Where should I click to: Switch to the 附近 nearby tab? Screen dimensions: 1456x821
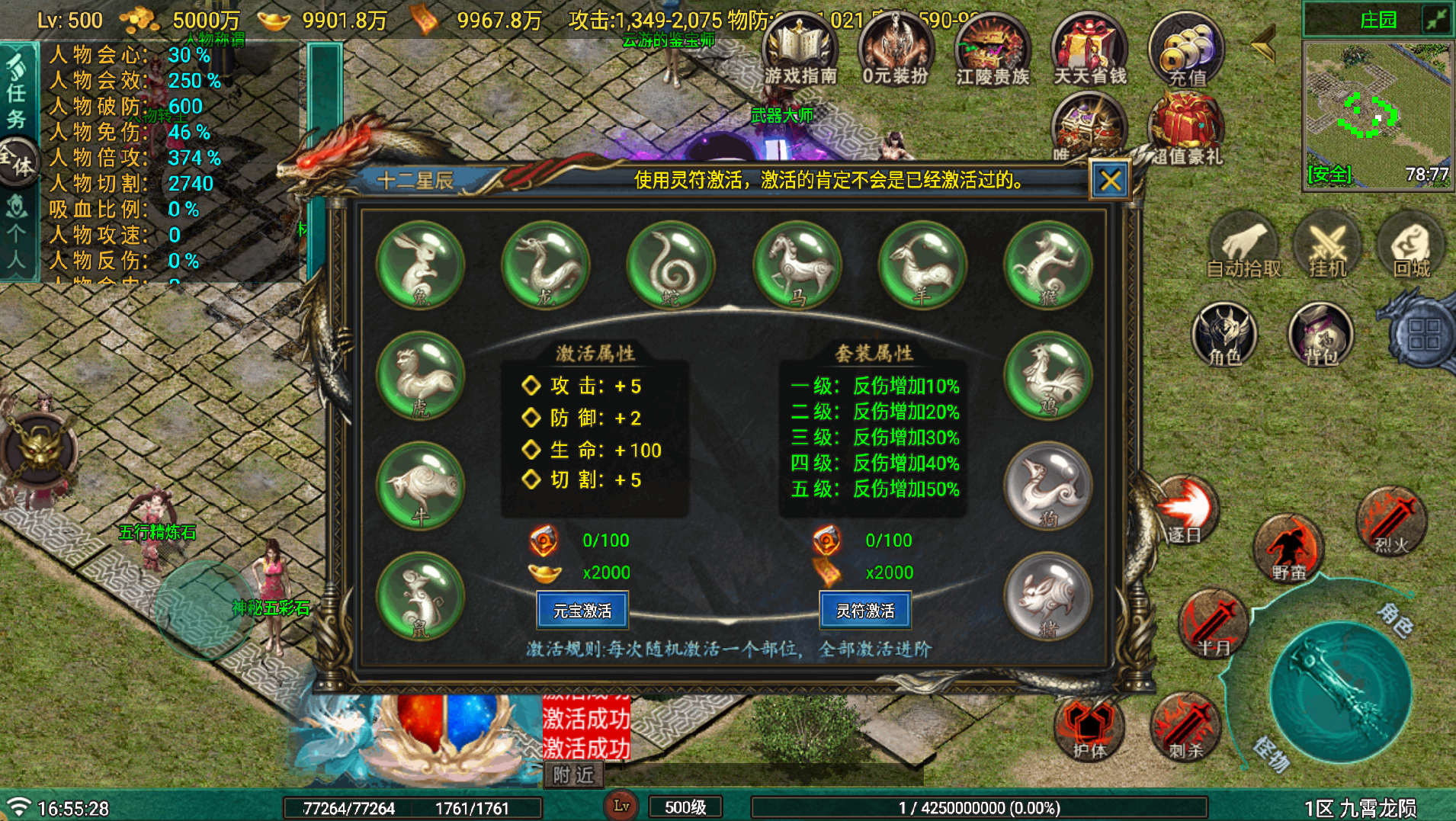[x=573, y=774]
